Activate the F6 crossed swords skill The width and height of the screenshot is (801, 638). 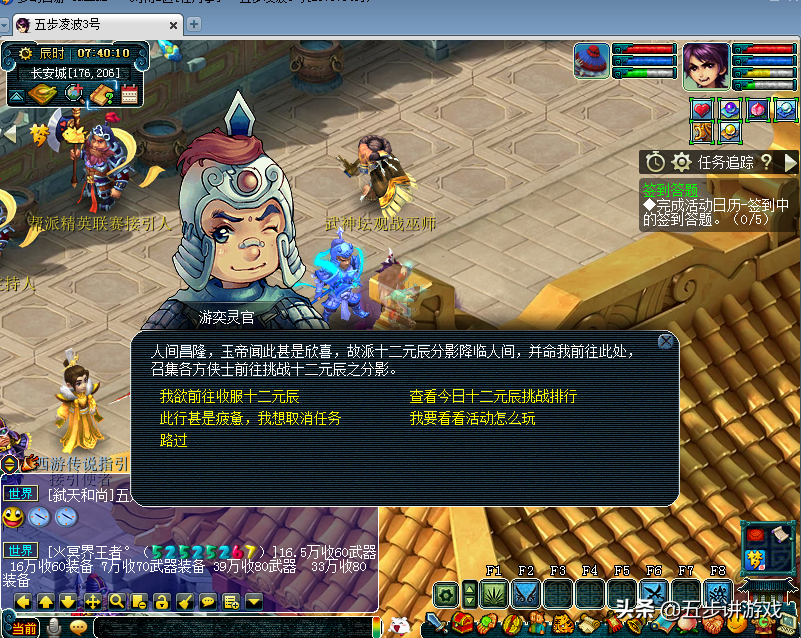pyautogui.click(x=654, y=594)
